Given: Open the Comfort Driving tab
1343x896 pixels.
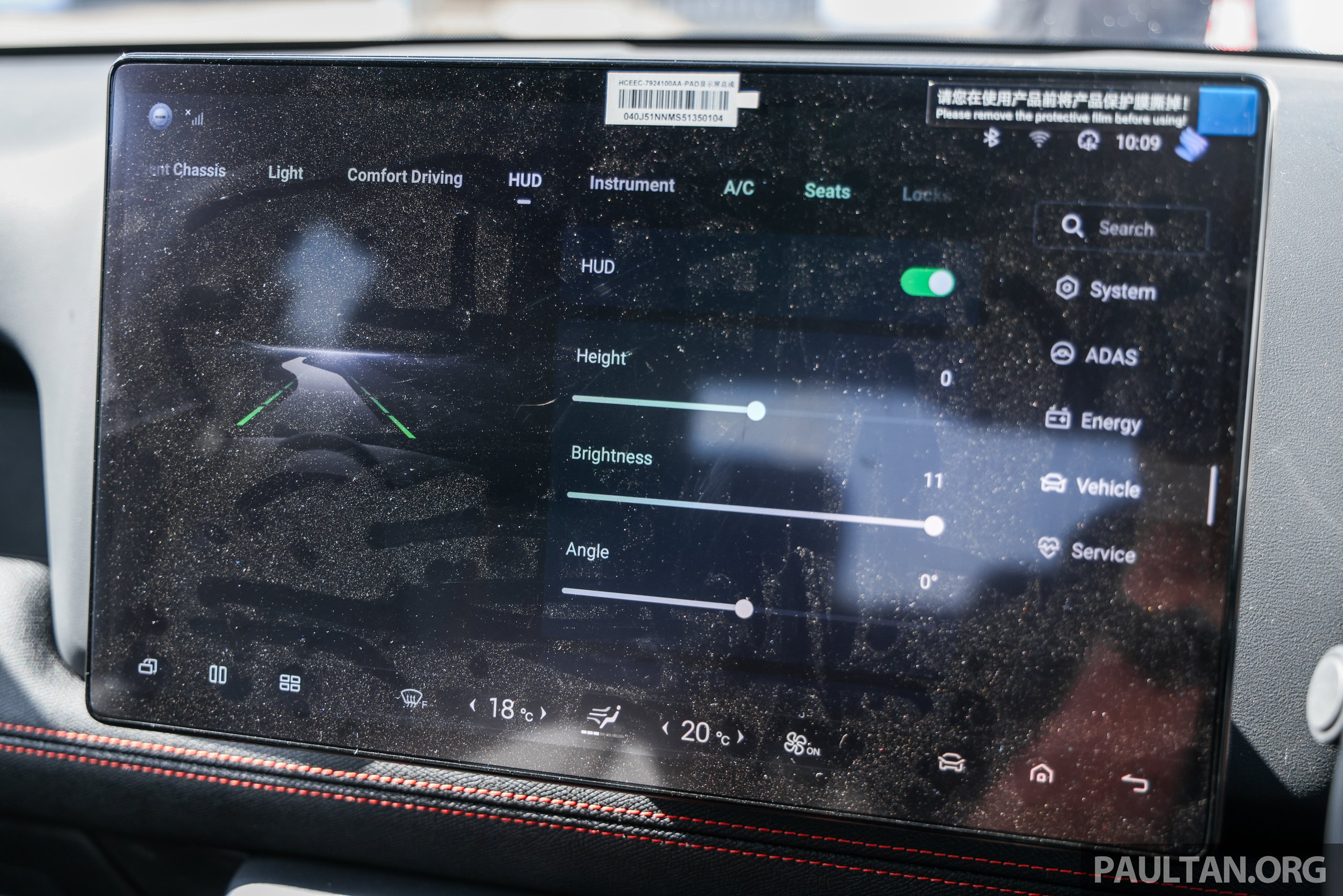Looking at the screenshot, I should (404, 177).
